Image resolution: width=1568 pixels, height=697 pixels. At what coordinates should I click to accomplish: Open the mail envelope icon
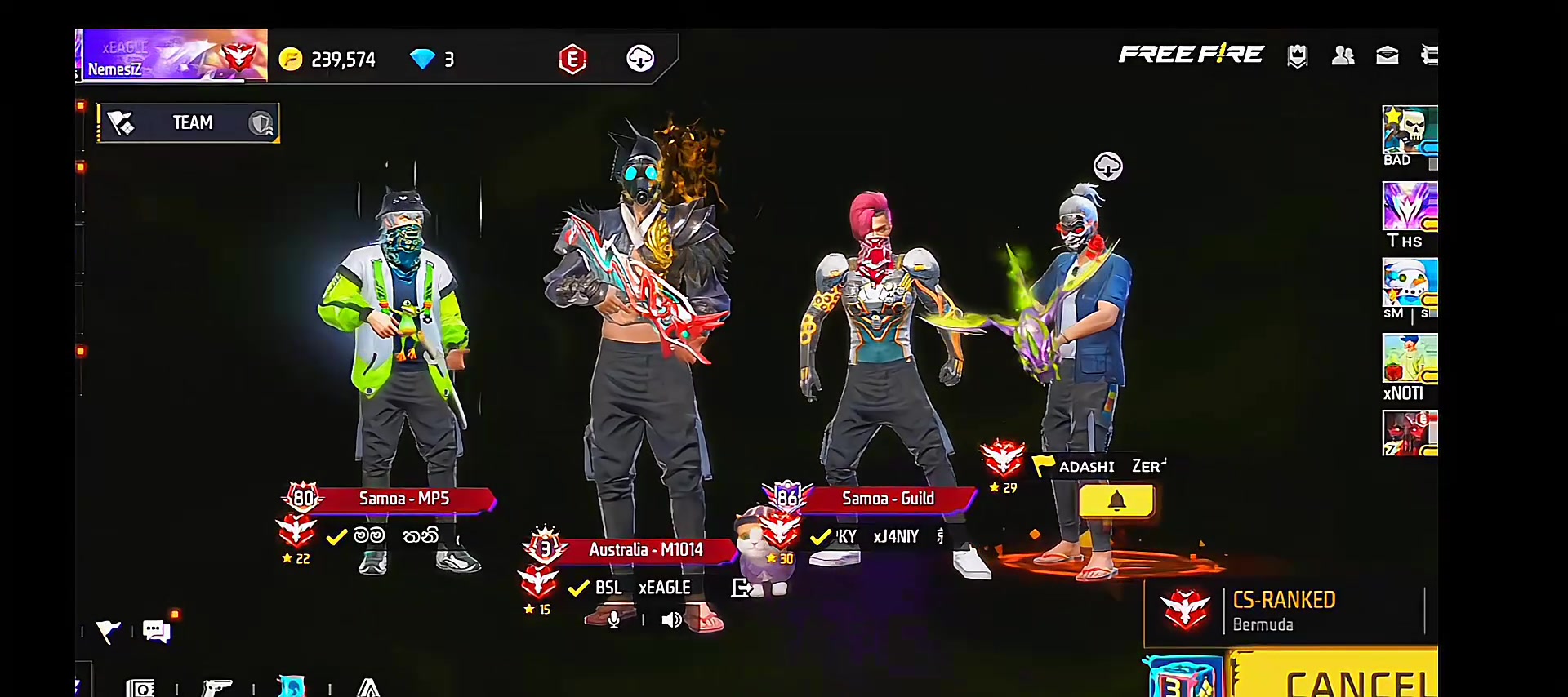point(1388,55)
